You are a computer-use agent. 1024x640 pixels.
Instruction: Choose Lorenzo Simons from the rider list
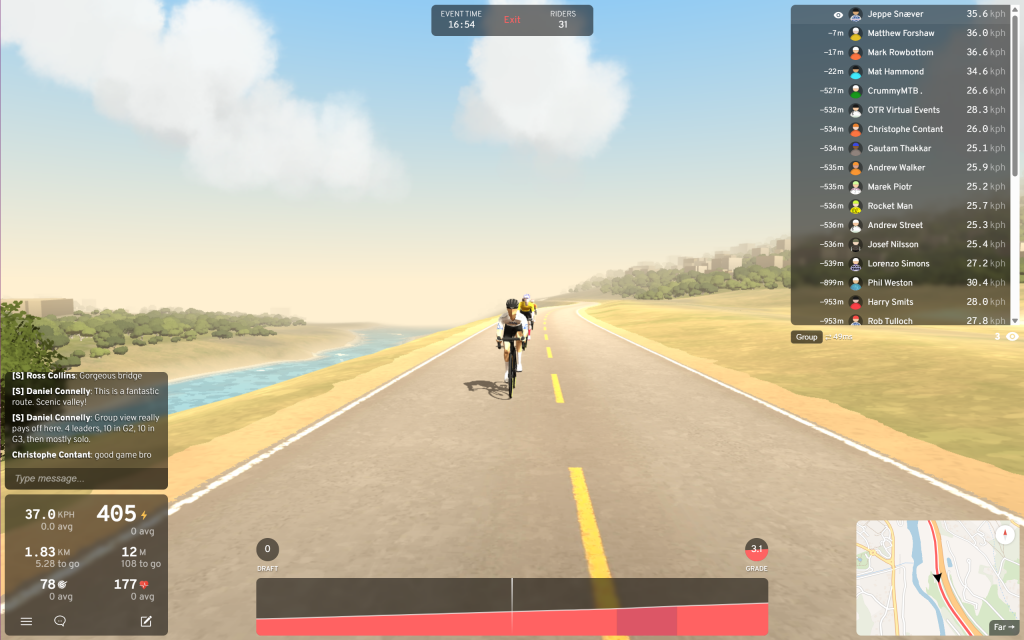point(898,264)
